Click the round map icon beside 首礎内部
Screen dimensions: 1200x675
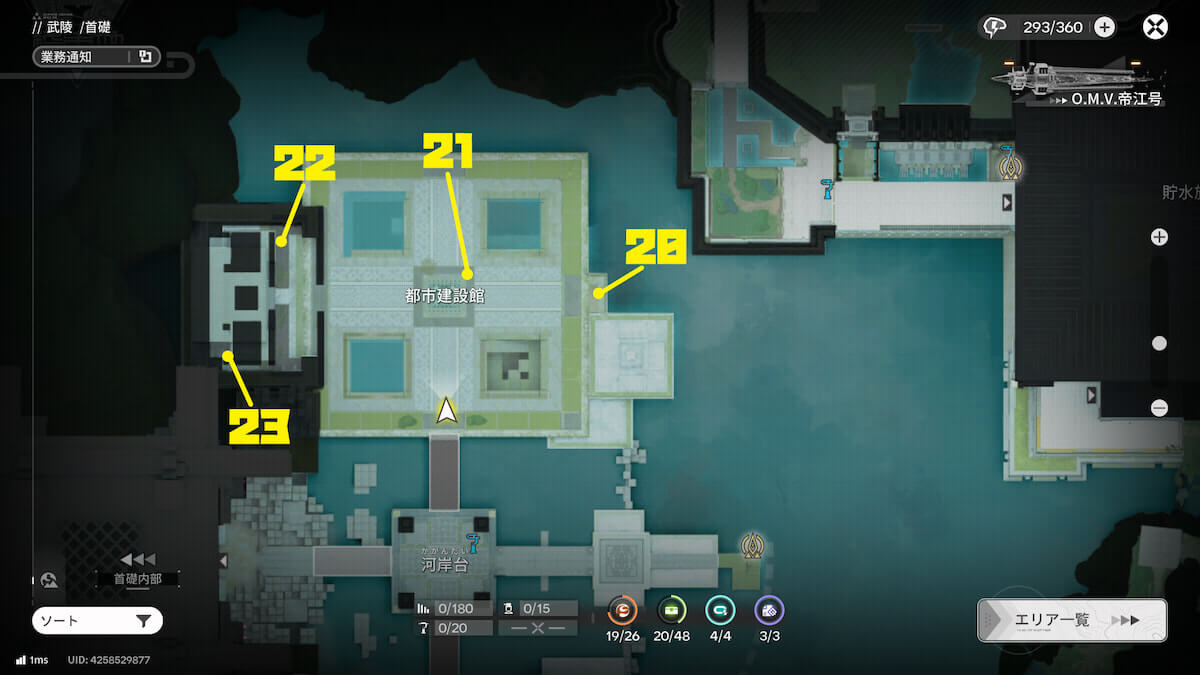pos(48,580)
